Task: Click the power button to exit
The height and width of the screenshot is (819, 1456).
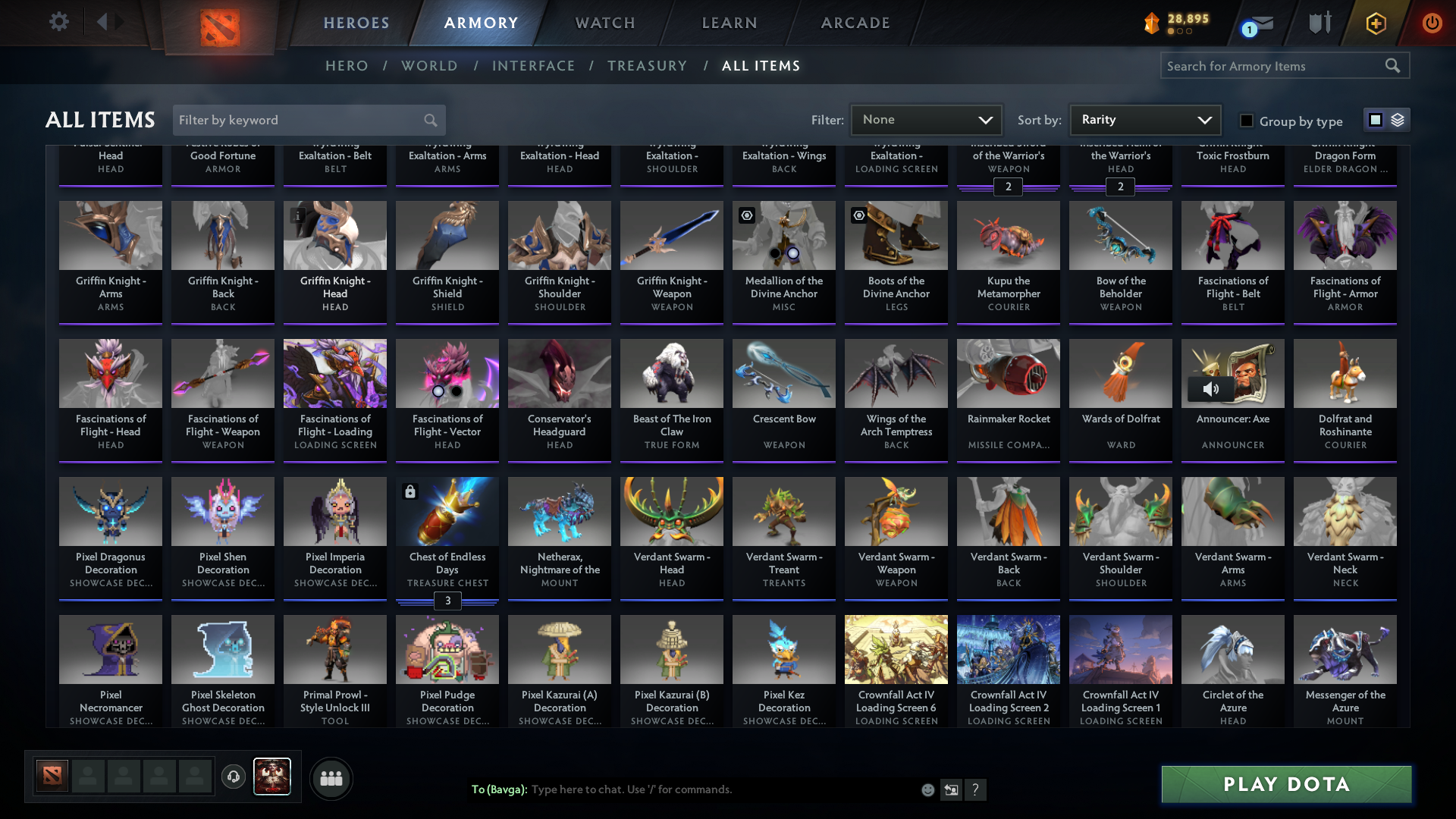Action: [x=1432, y=23]
